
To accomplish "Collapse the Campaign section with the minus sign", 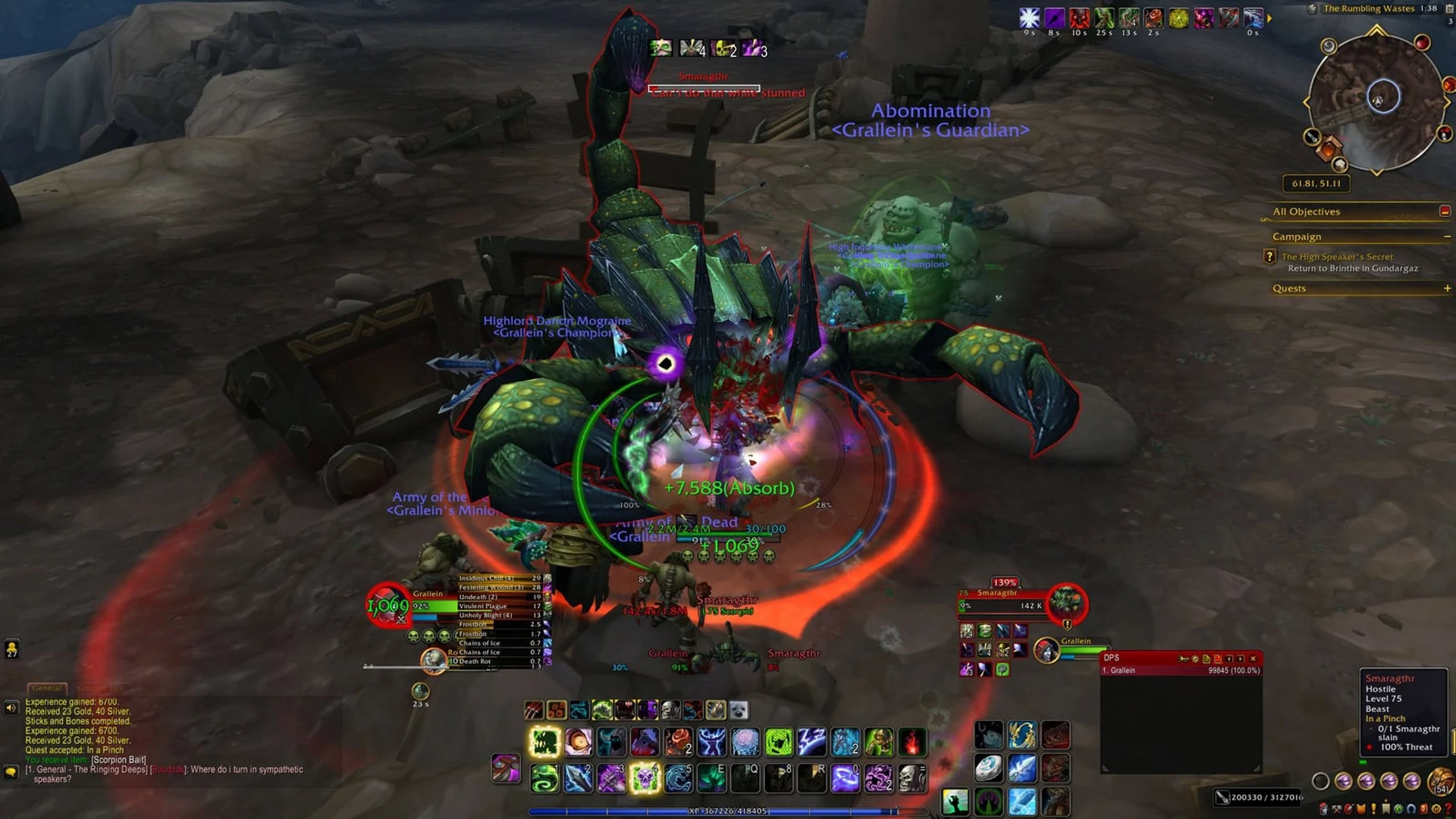I will (1445, 237).
